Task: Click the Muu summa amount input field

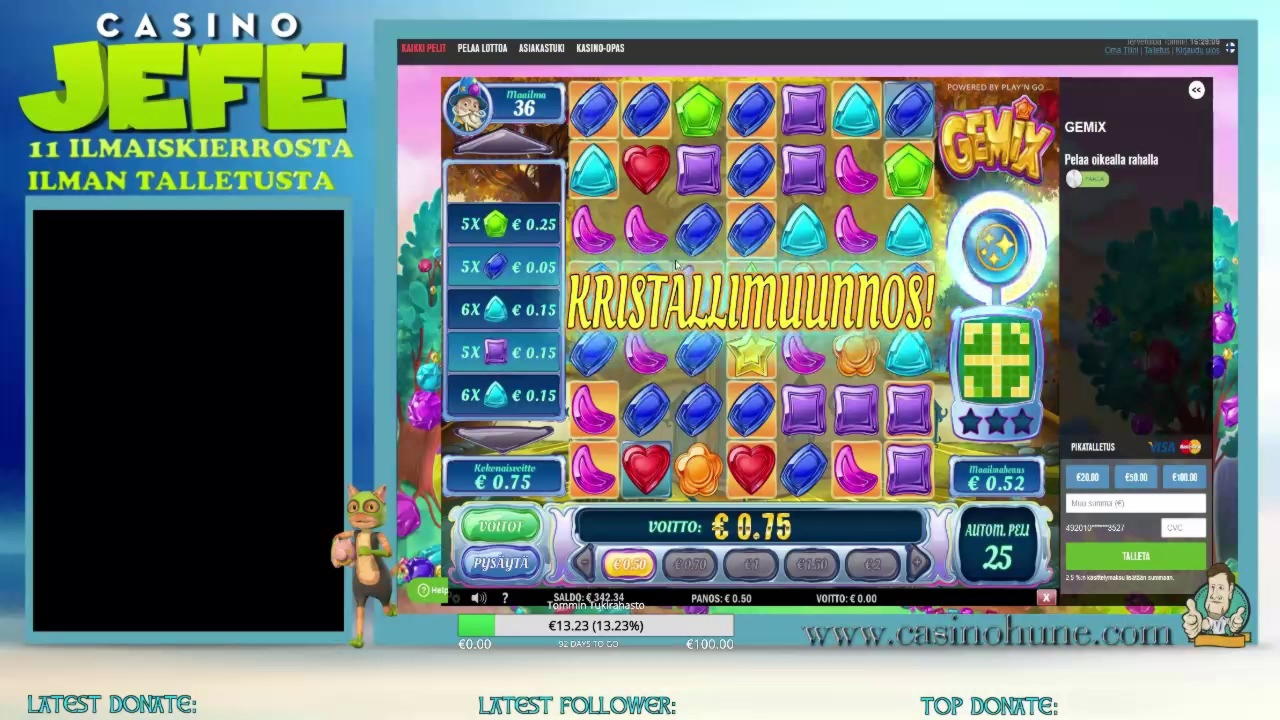Action: pyautogui.click(x=1135, y=503)
